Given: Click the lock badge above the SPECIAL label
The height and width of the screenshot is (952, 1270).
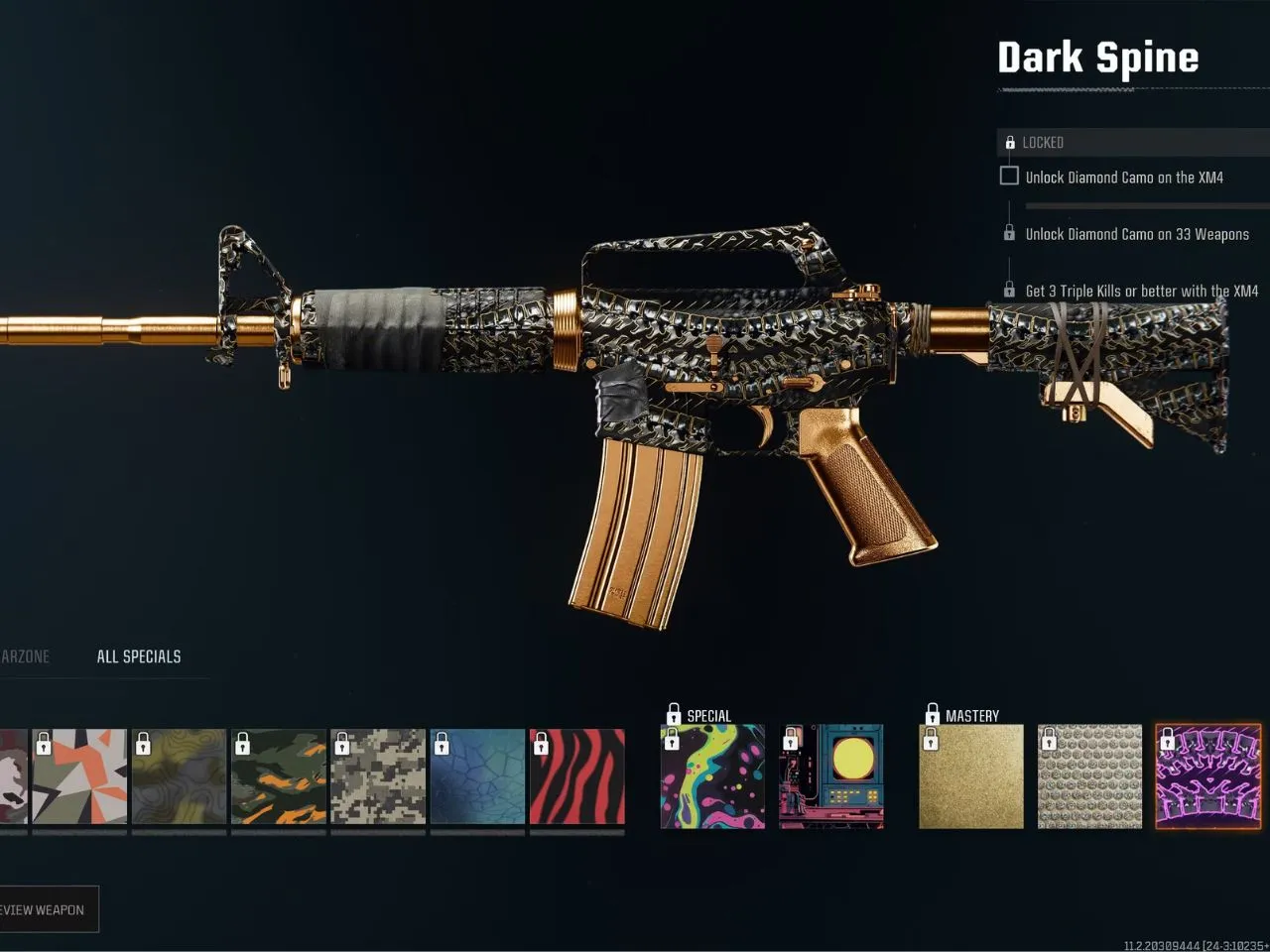Looking at the screenshot, I should (674, 712).
